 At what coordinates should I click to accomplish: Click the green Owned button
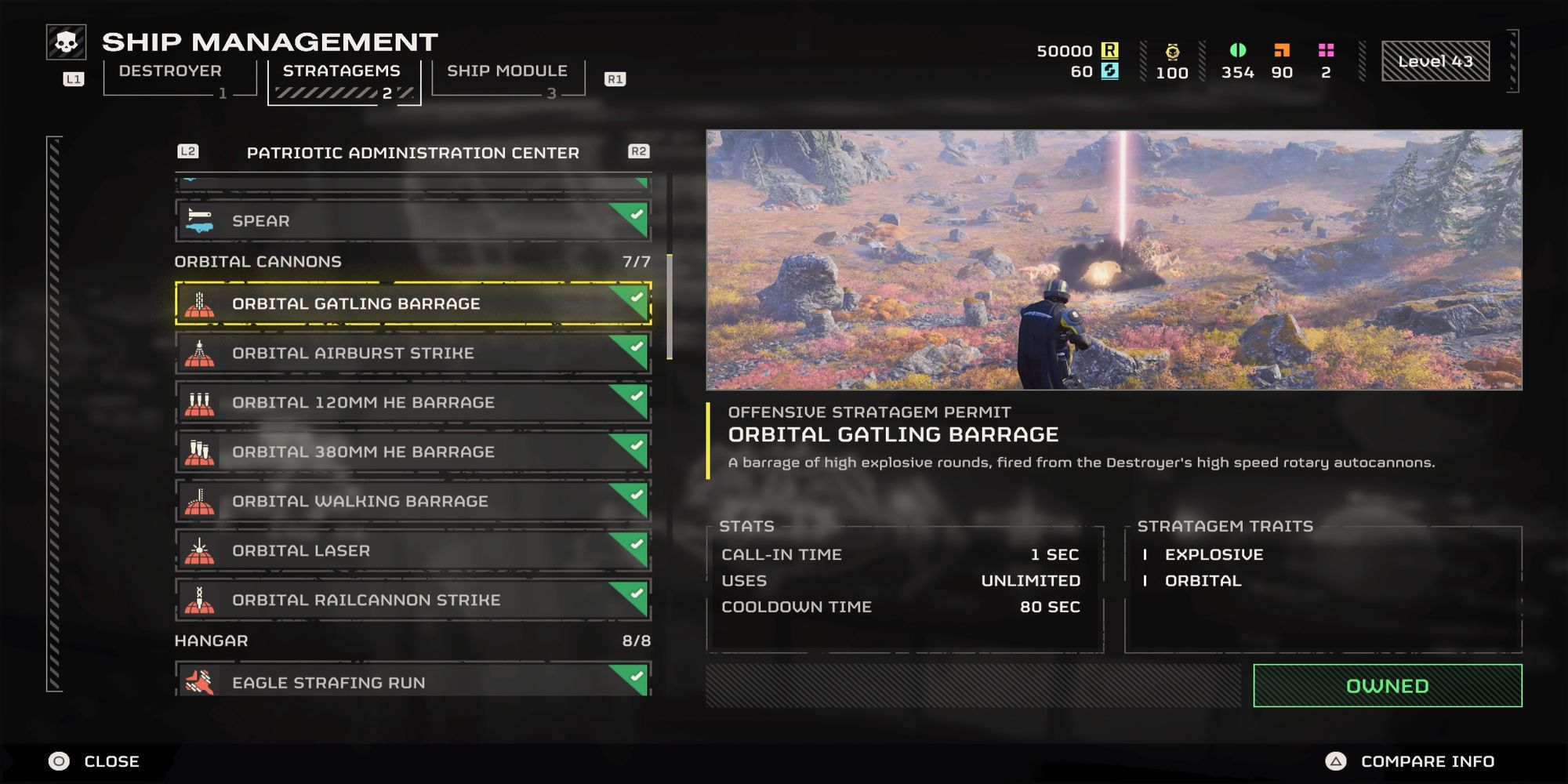click(1387, 686)
